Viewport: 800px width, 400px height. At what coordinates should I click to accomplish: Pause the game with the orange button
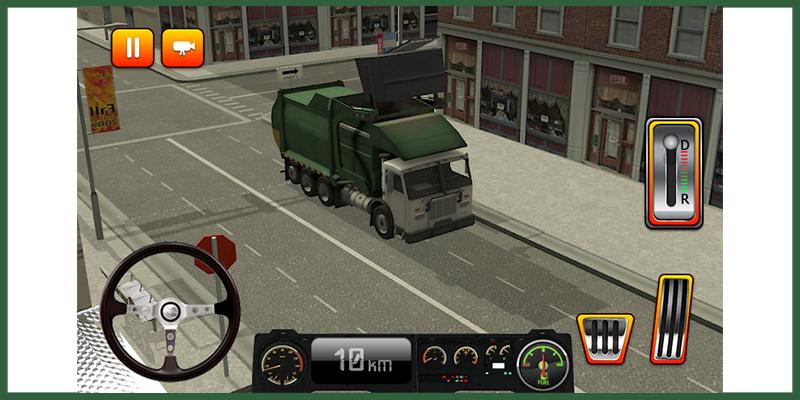pyautogui.click(x=132, y=47)
